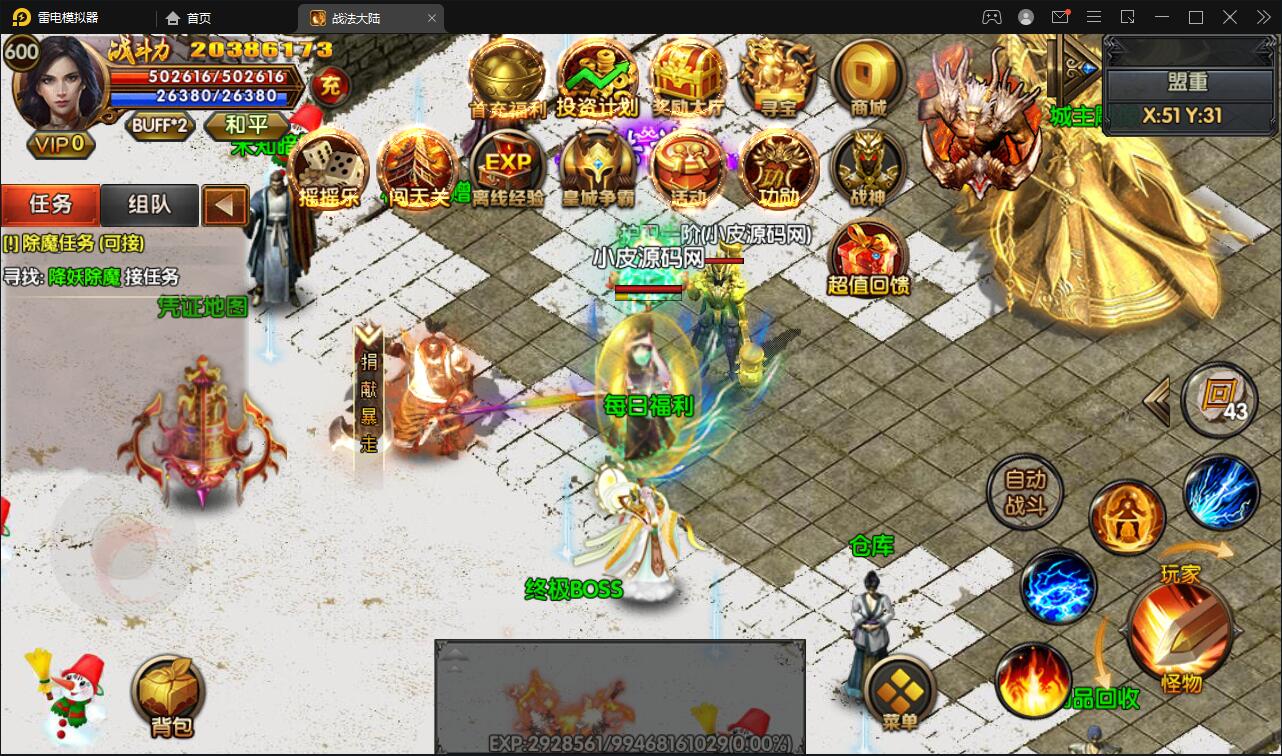Open the 超值回馈 gift box
Screen dimensions: 1282x756
click(x=868, y=256)
